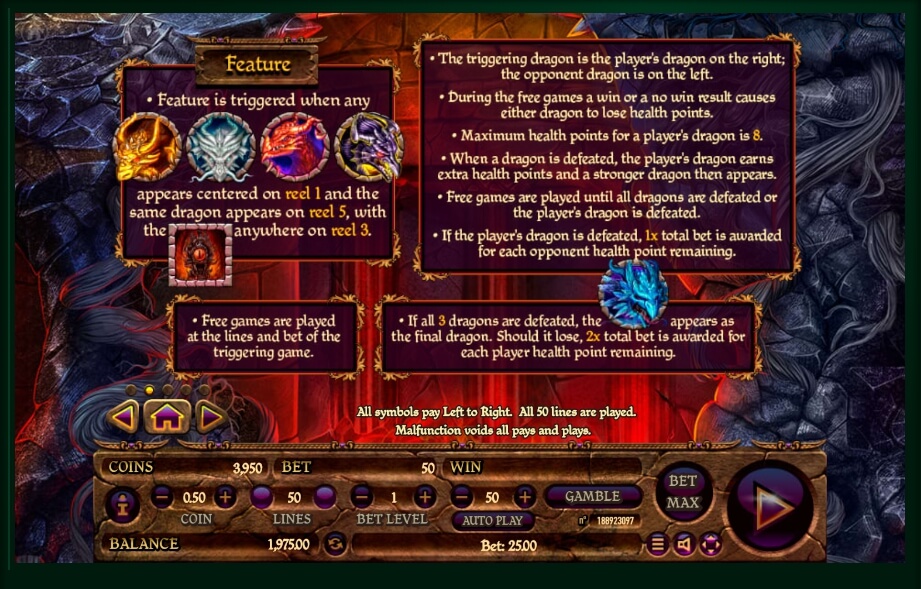Open the info button on the panel
Viewport: 921px width, 589px height.
pos(123,505)
